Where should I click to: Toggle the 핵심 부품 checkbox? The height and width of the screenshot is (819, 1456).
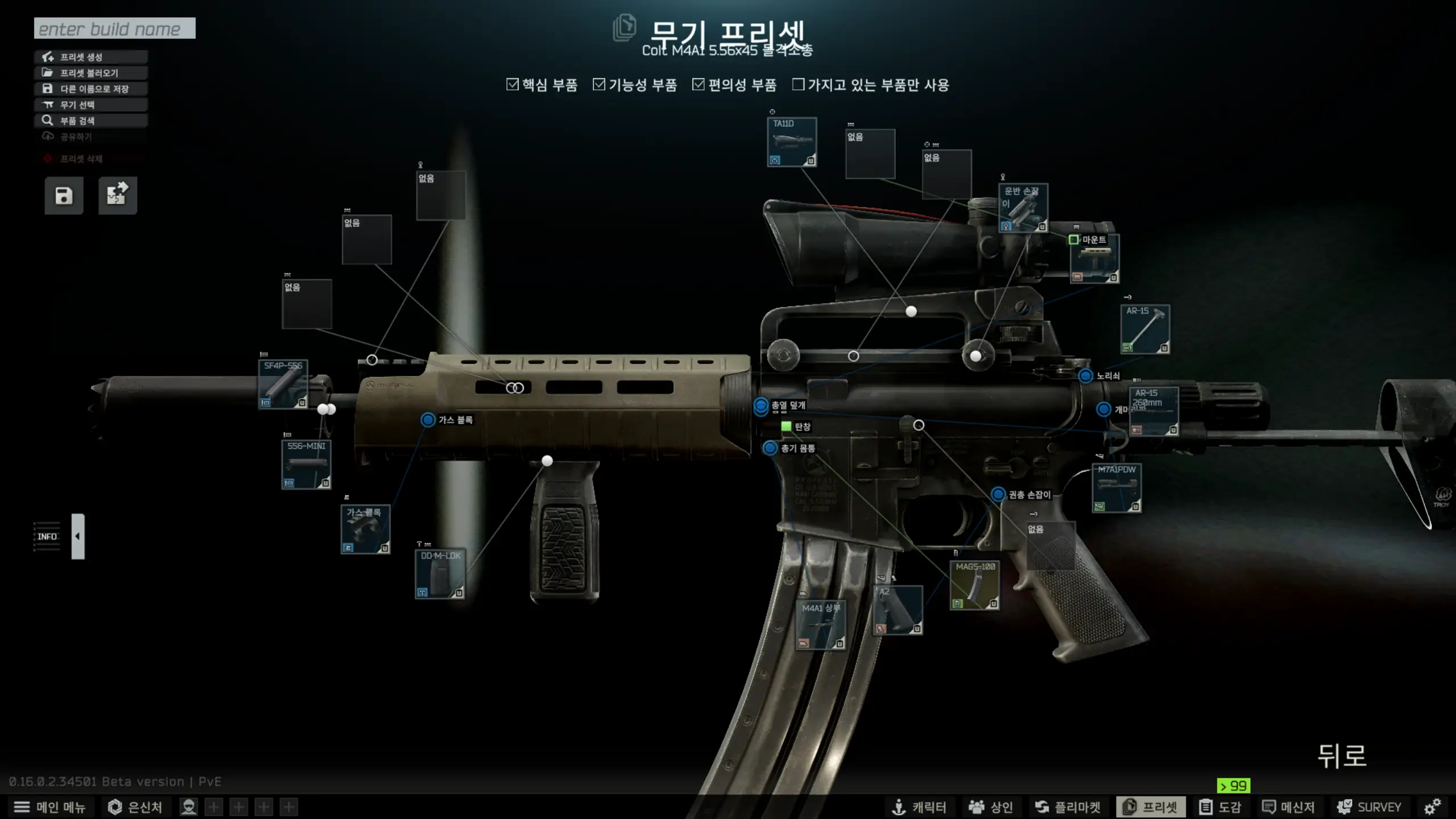coord(512,85)
